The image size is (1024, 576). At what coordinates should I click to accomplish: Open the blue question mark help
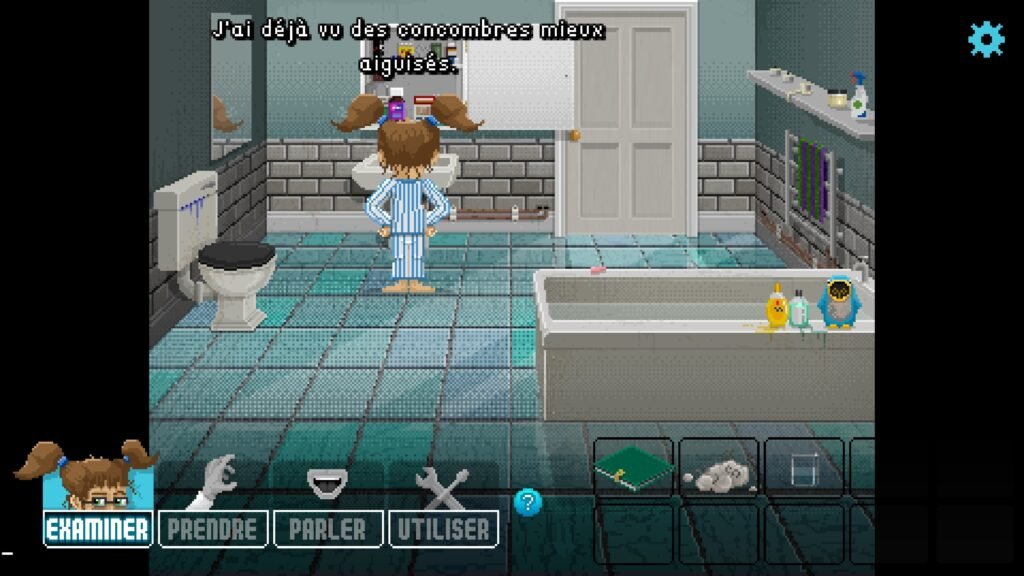527,501
